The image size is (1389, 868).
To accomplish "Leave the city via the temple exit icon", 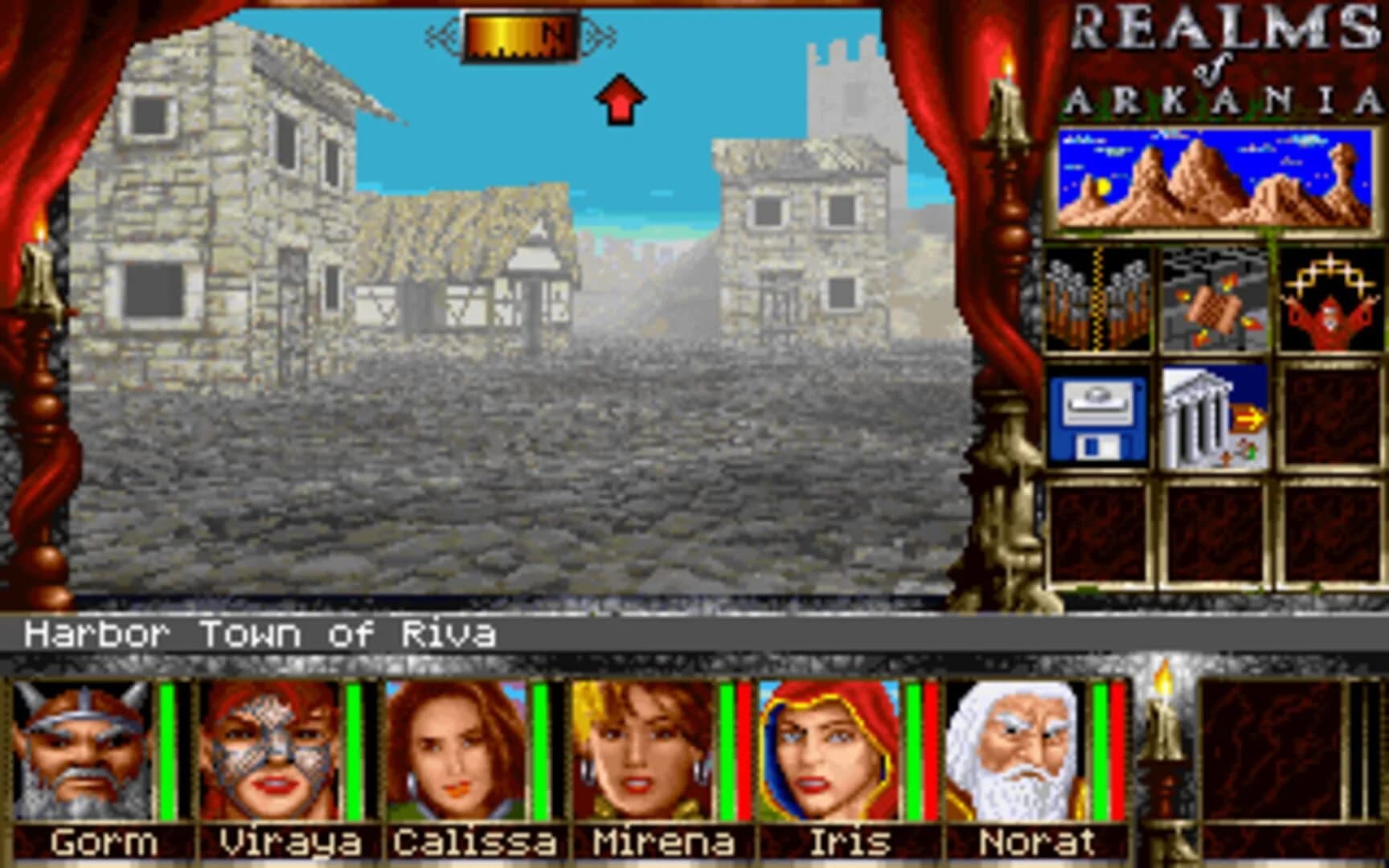I will coord(1215,418).
